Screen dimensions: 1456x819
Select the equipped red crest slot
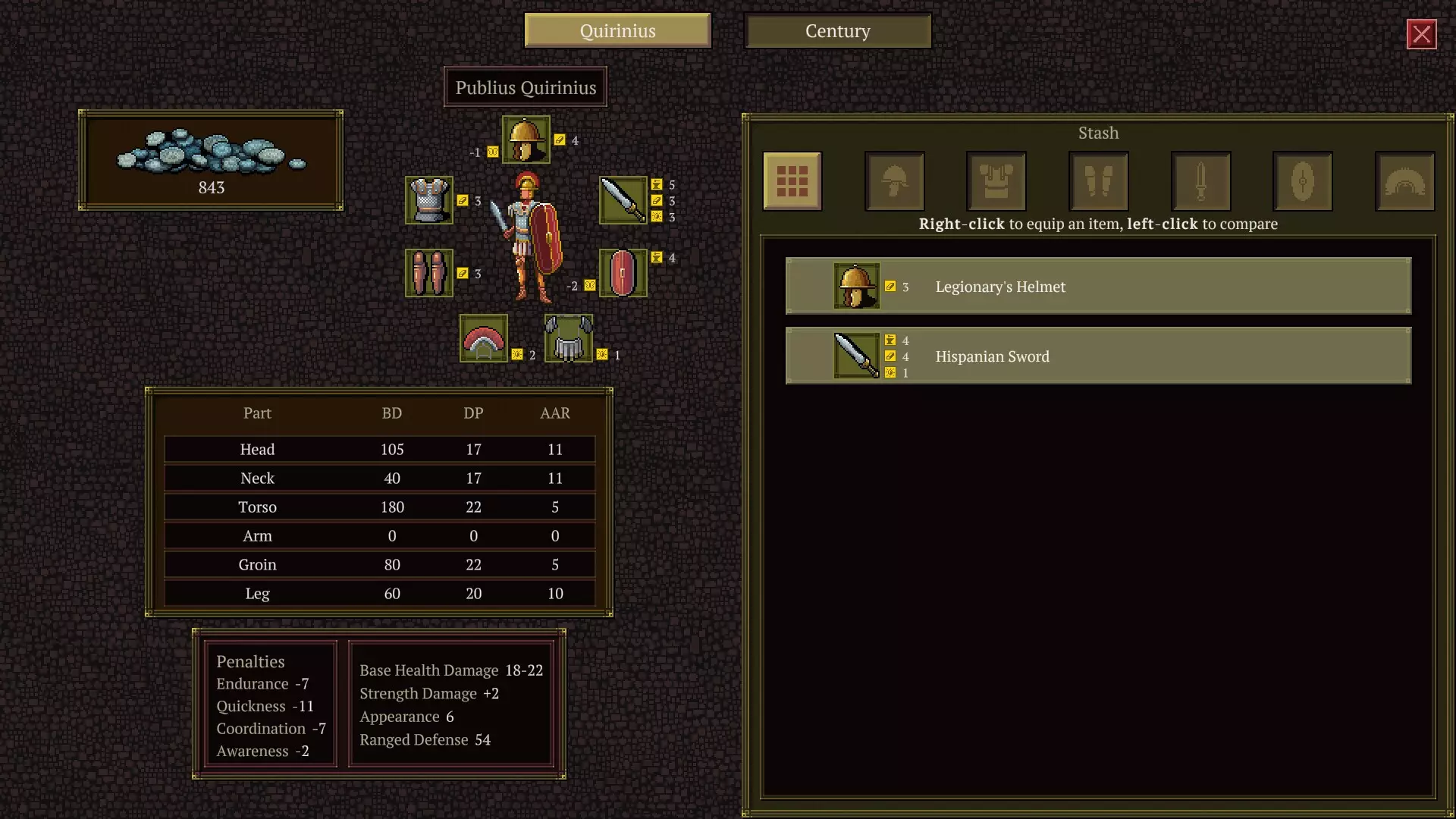pos(484,338)
